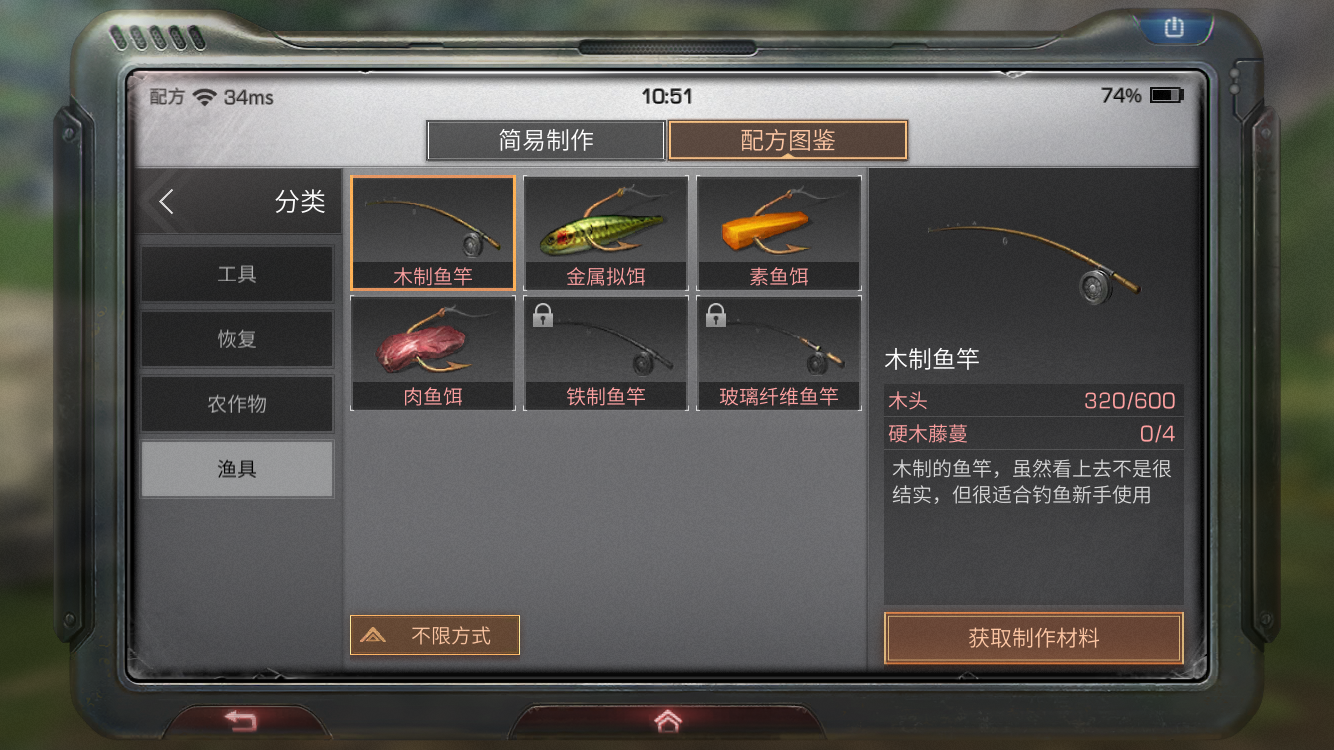Switch to the 配方图鉴 tab
This screenshot has height=750, width=1334.
coord(789,140)
